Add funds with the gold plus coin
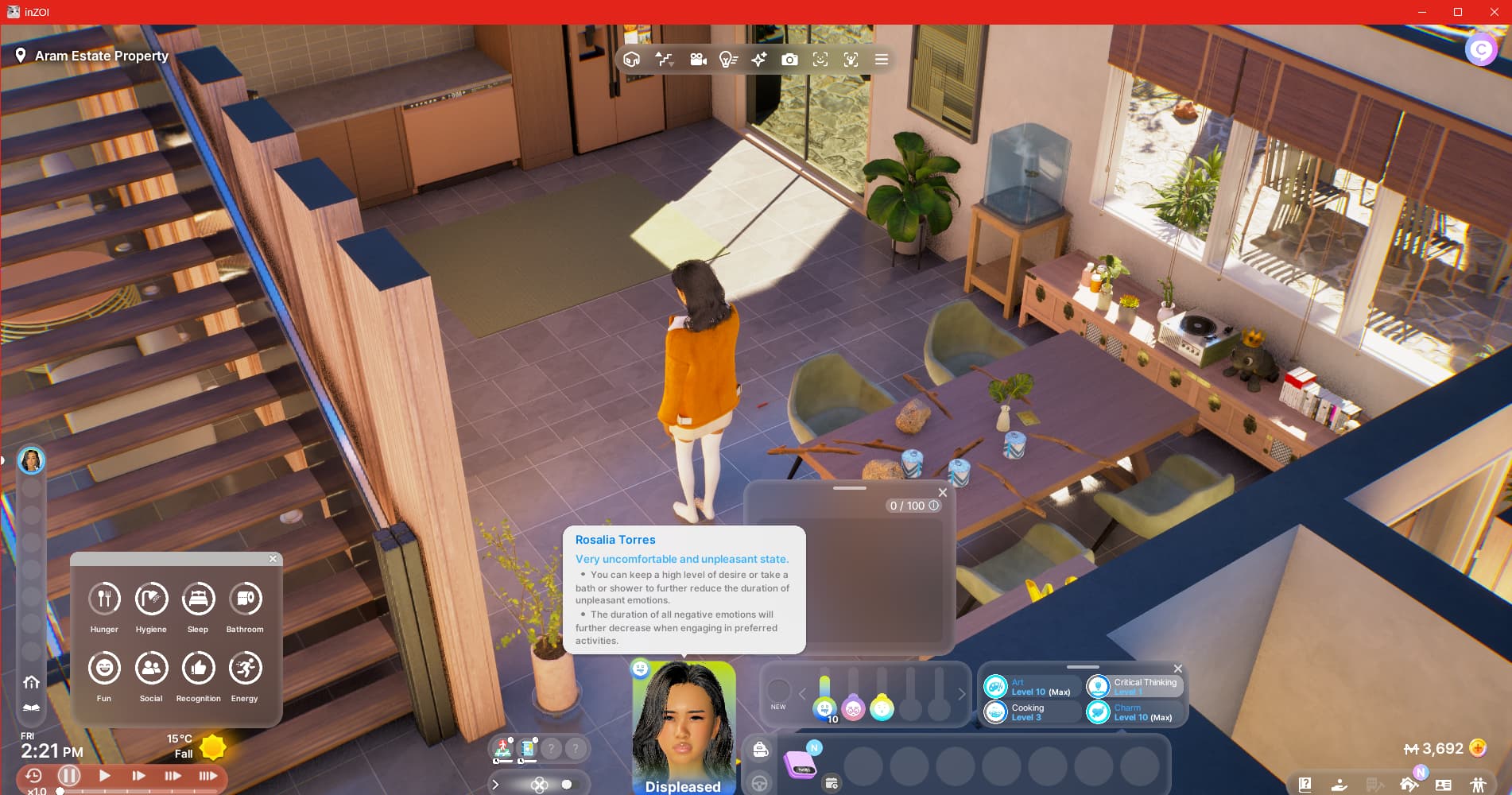The width and height of the screenshot is (1512, 795). point(1478,748)
